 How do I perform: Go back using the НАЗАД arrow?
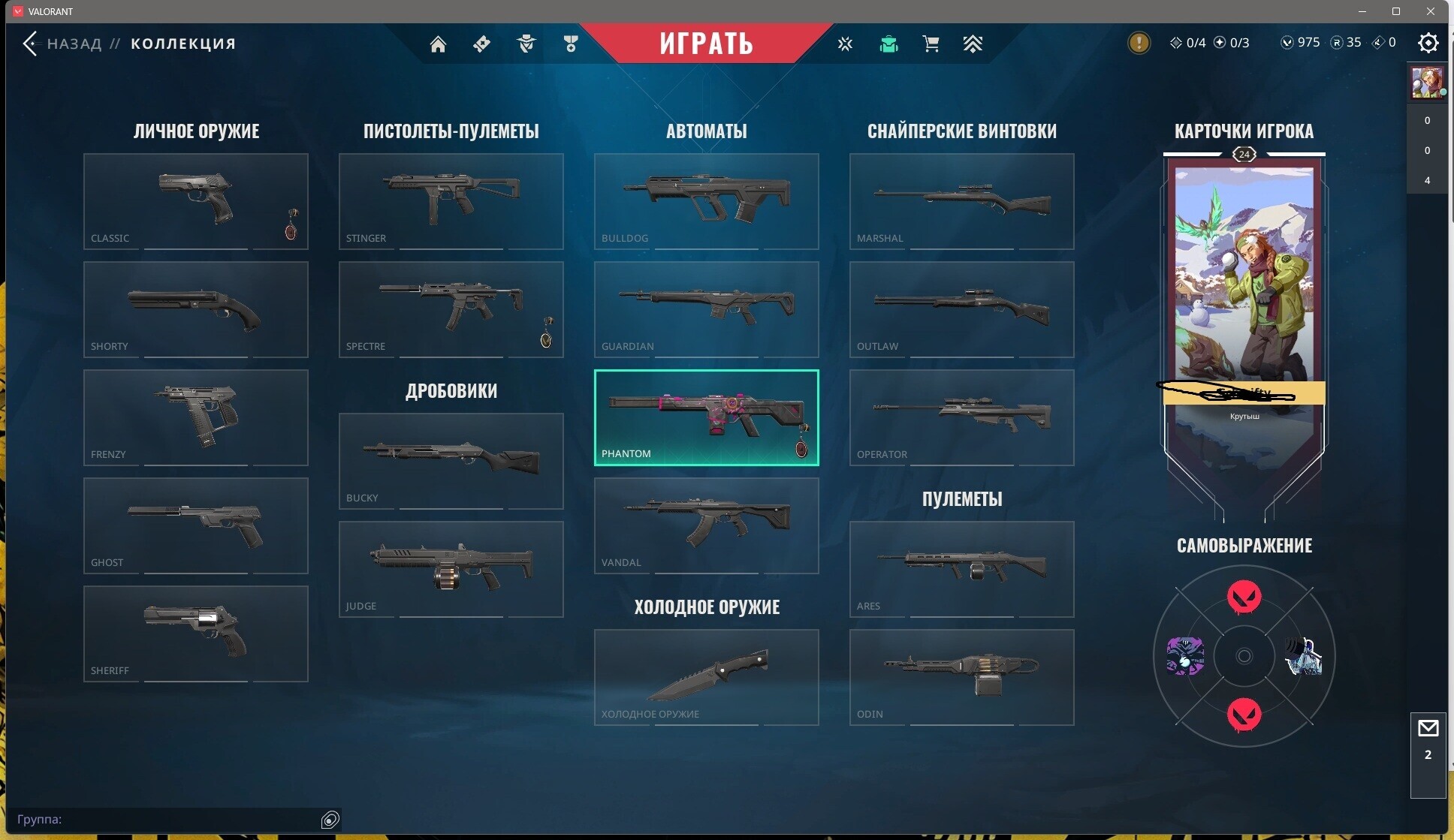(x=31, y=44)
